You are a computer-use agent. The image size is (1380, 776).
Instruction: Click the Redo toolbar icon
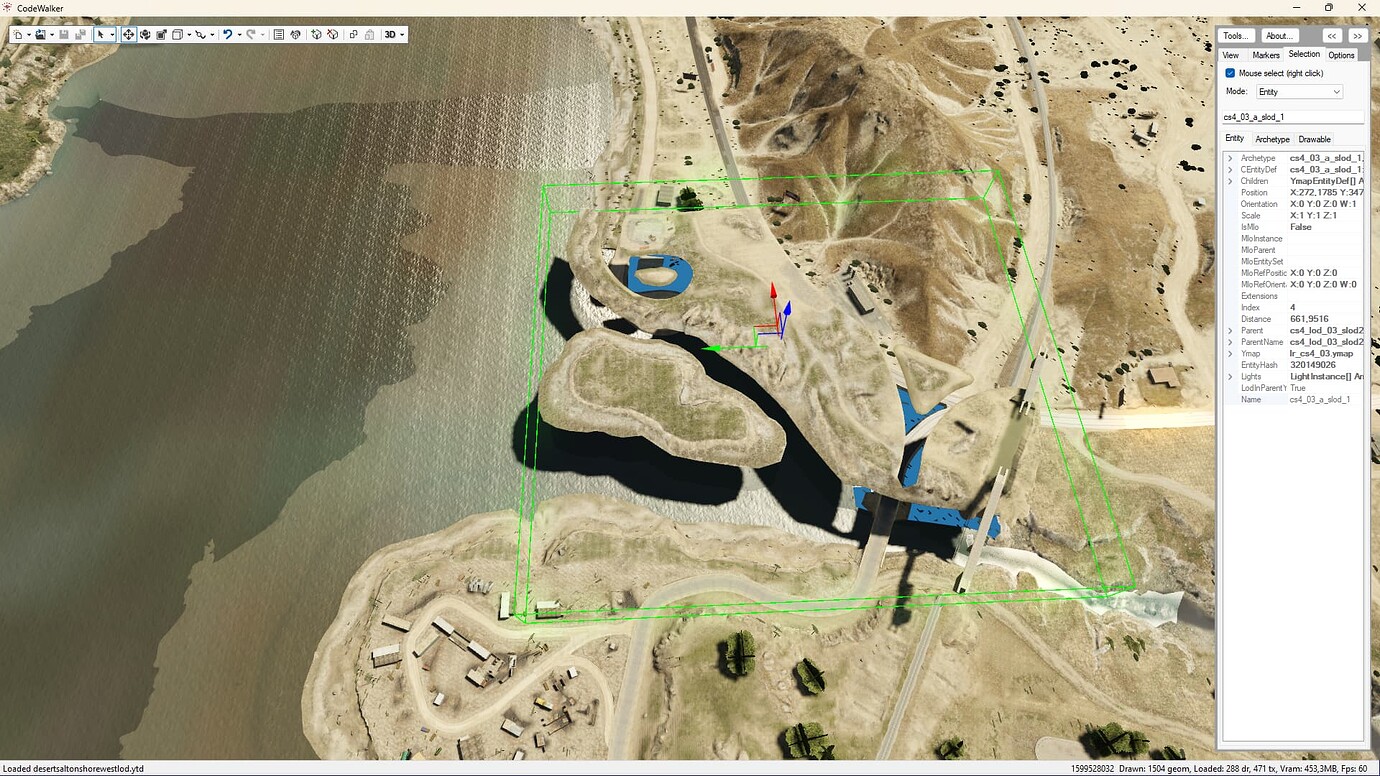point(251,34)
